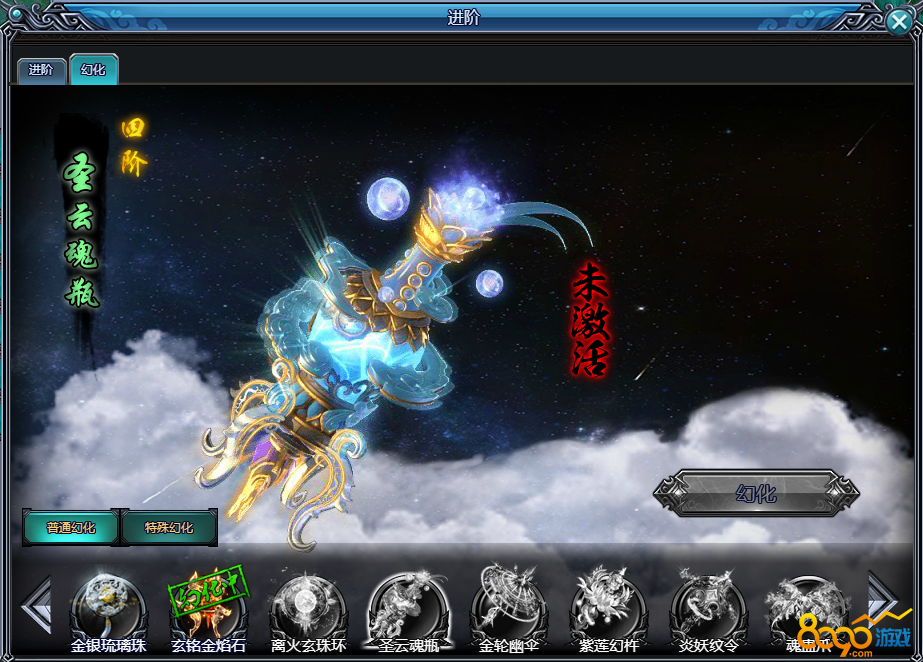Show next items with the right arrow
The width and height of the screenshot is (923, 662).
click(x=882, y=598)
